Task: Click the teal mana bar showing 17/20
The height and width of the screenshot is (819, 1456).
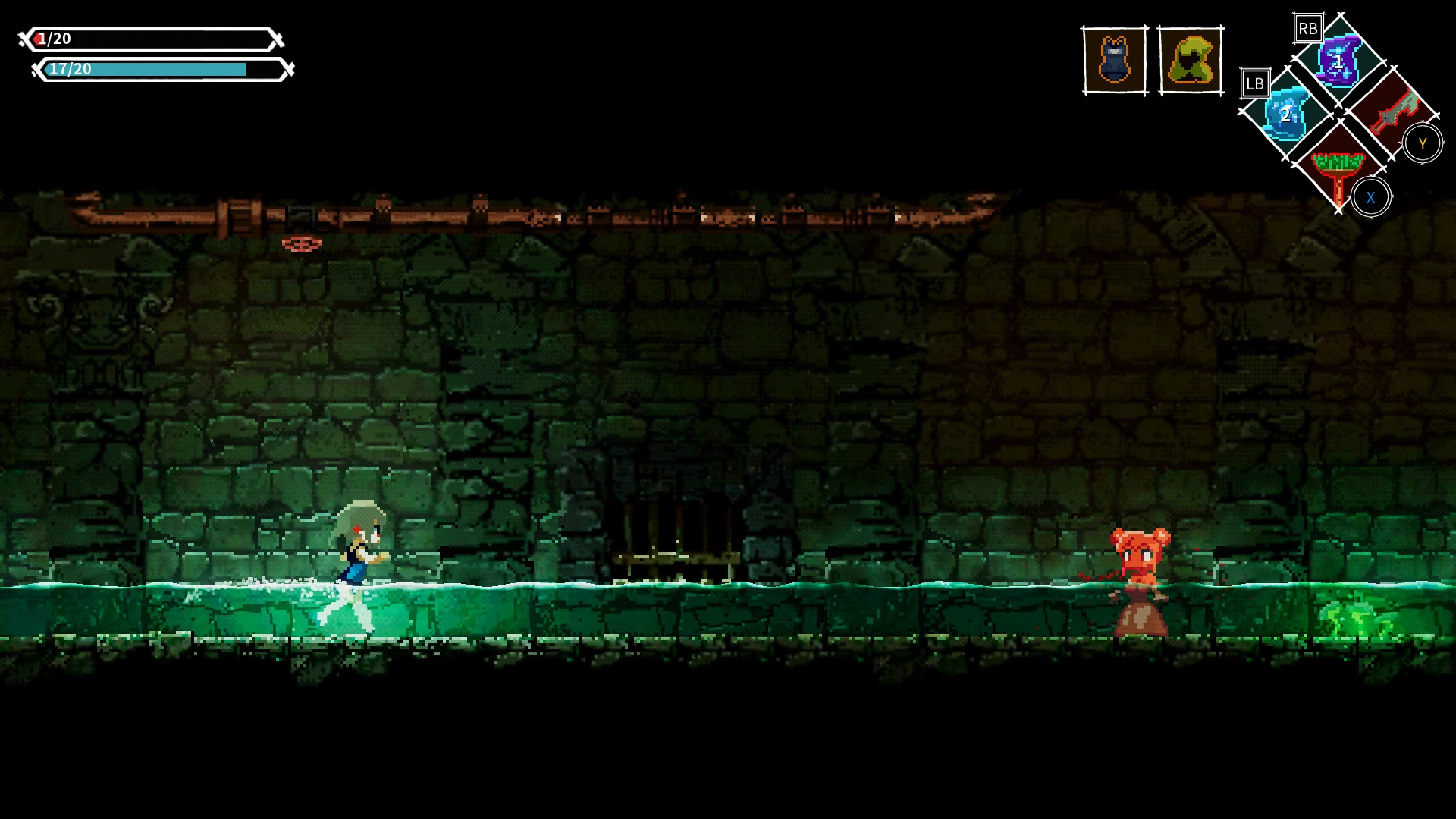Action: click(x=152, y=70)
